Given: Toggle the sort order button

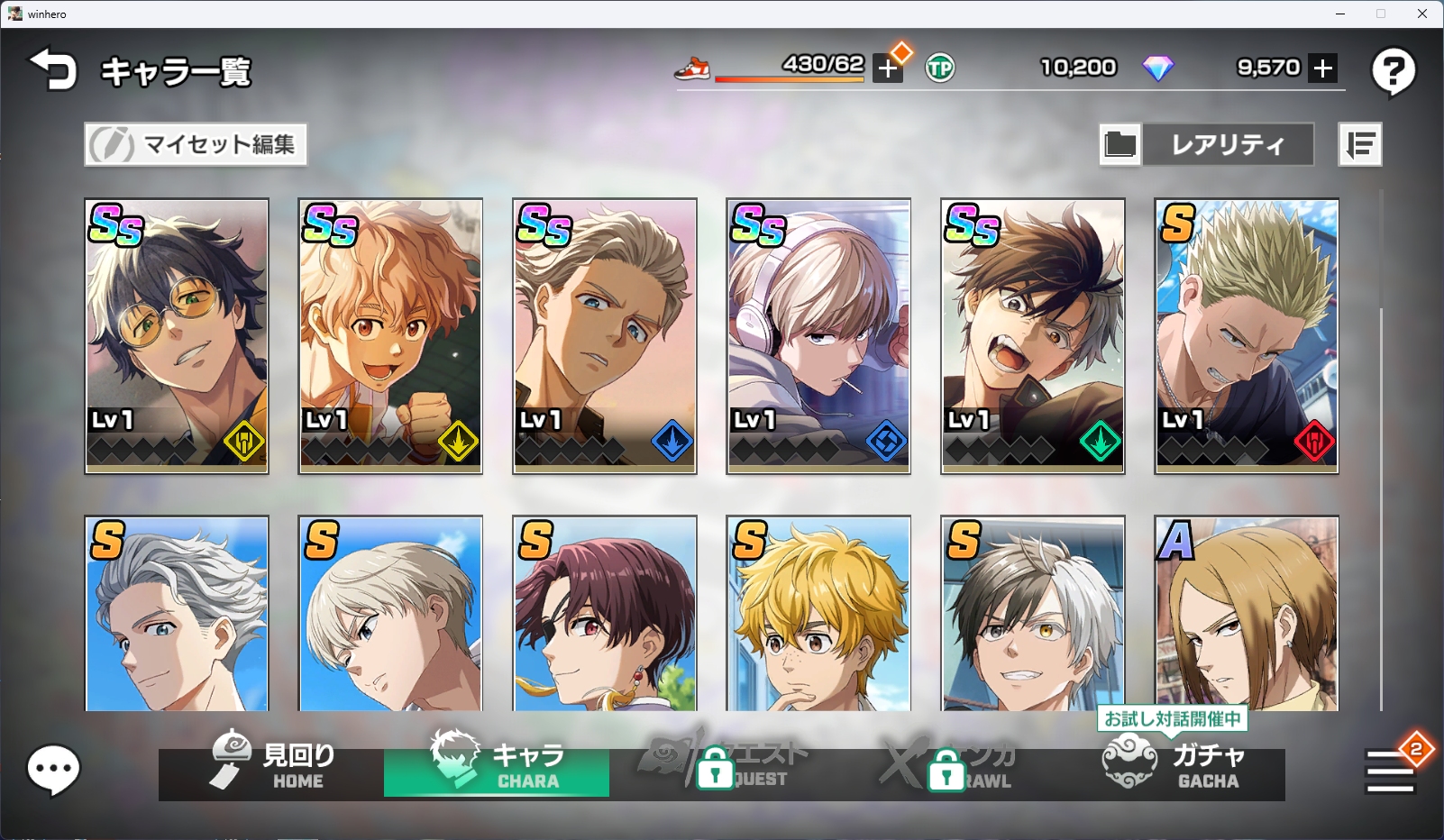Looking at the screenshot, I should (1359, 144).
